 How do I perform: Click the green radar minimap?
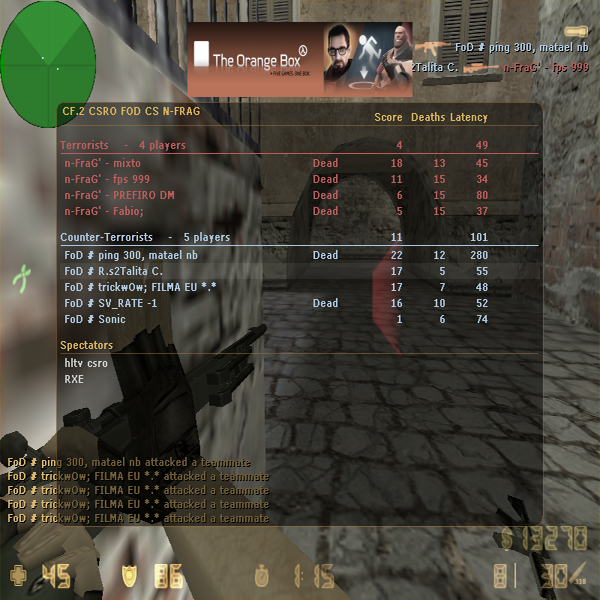click(48, 59)
